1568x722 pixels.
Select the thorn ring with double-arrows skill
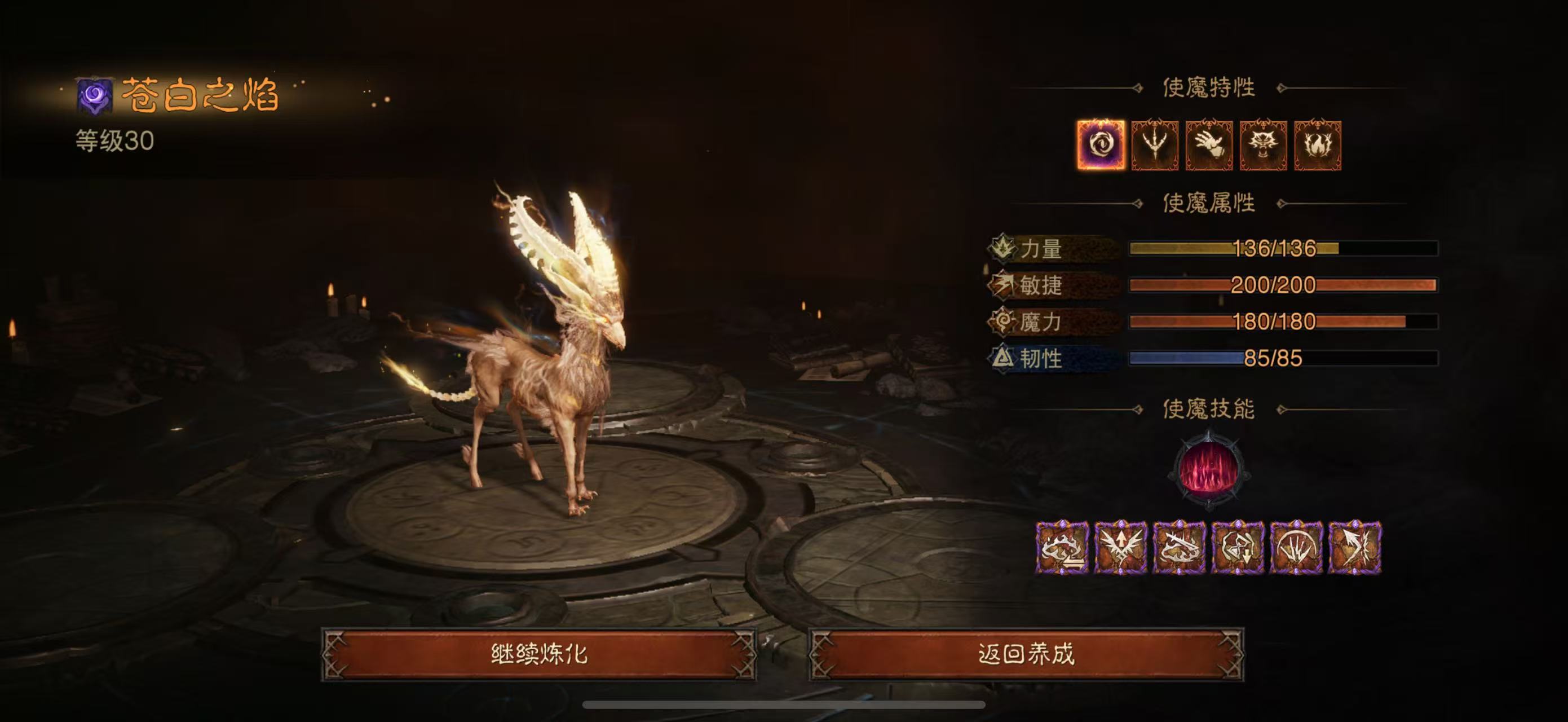coord(1062,548)
